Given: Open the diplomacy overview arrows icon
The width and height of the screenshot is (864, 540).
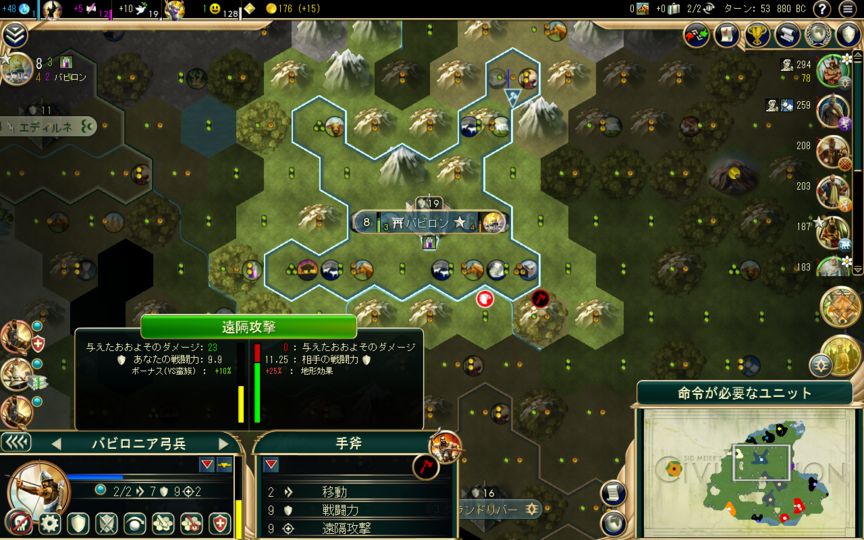Looking at the screenshot, I should point(697,35).
